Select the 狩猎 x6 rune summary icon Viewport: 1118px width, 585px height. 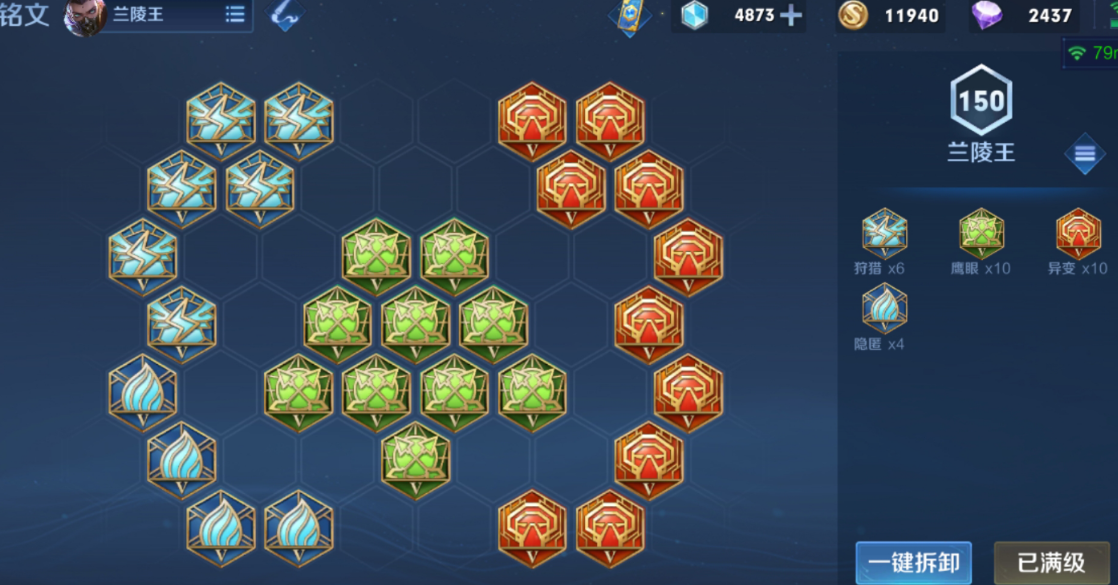pyautogui.click(x=885, y=234)
